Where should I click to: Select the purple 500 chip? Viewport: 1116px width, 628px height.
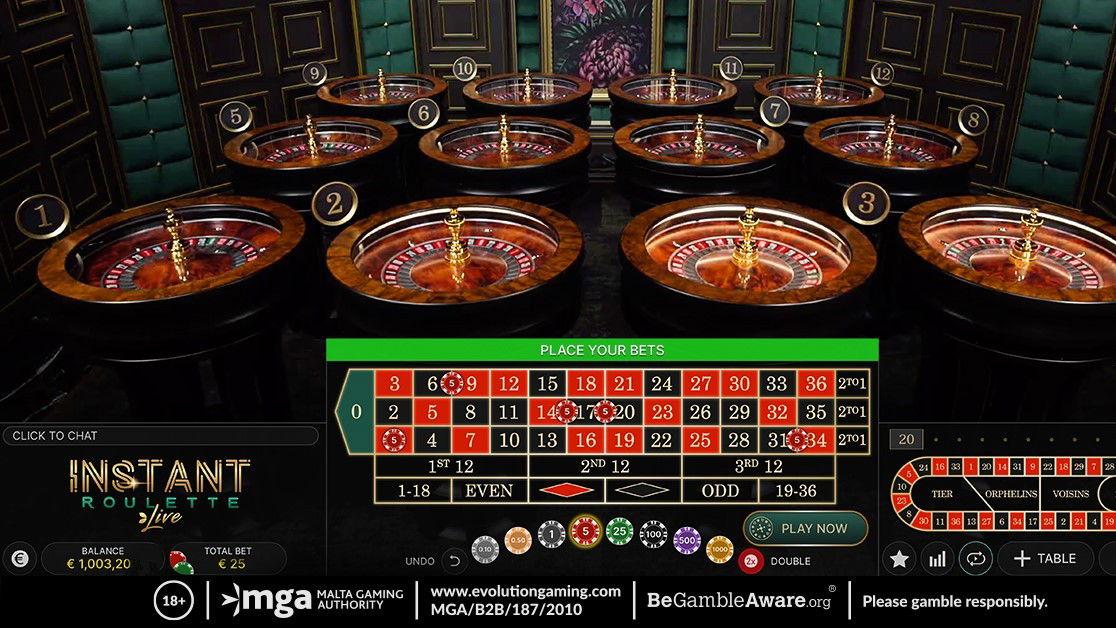(x=686, y=541)
